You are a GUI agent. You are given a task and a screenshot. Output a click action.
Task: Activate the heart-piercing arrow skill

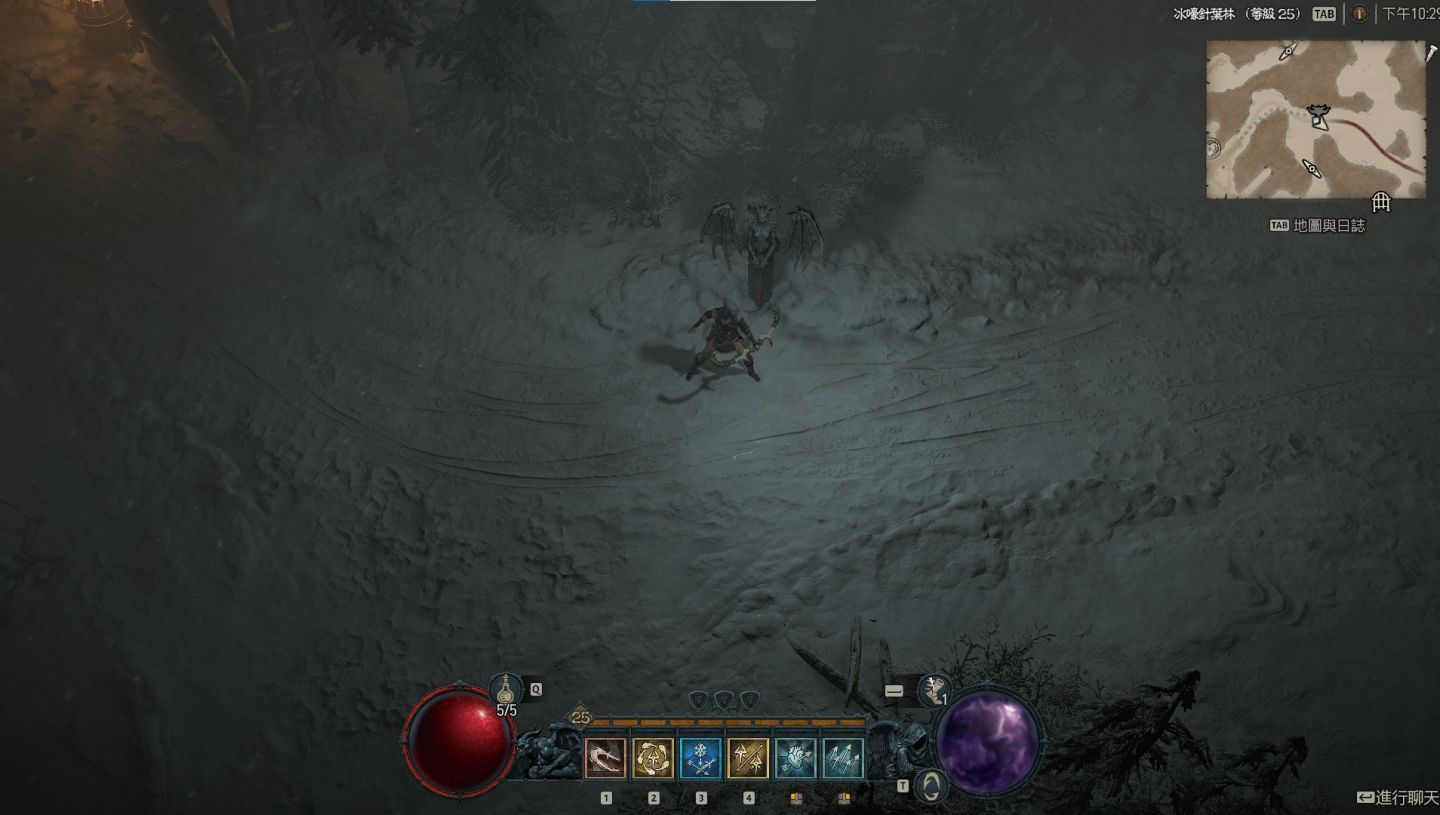[x=796, y=758]
